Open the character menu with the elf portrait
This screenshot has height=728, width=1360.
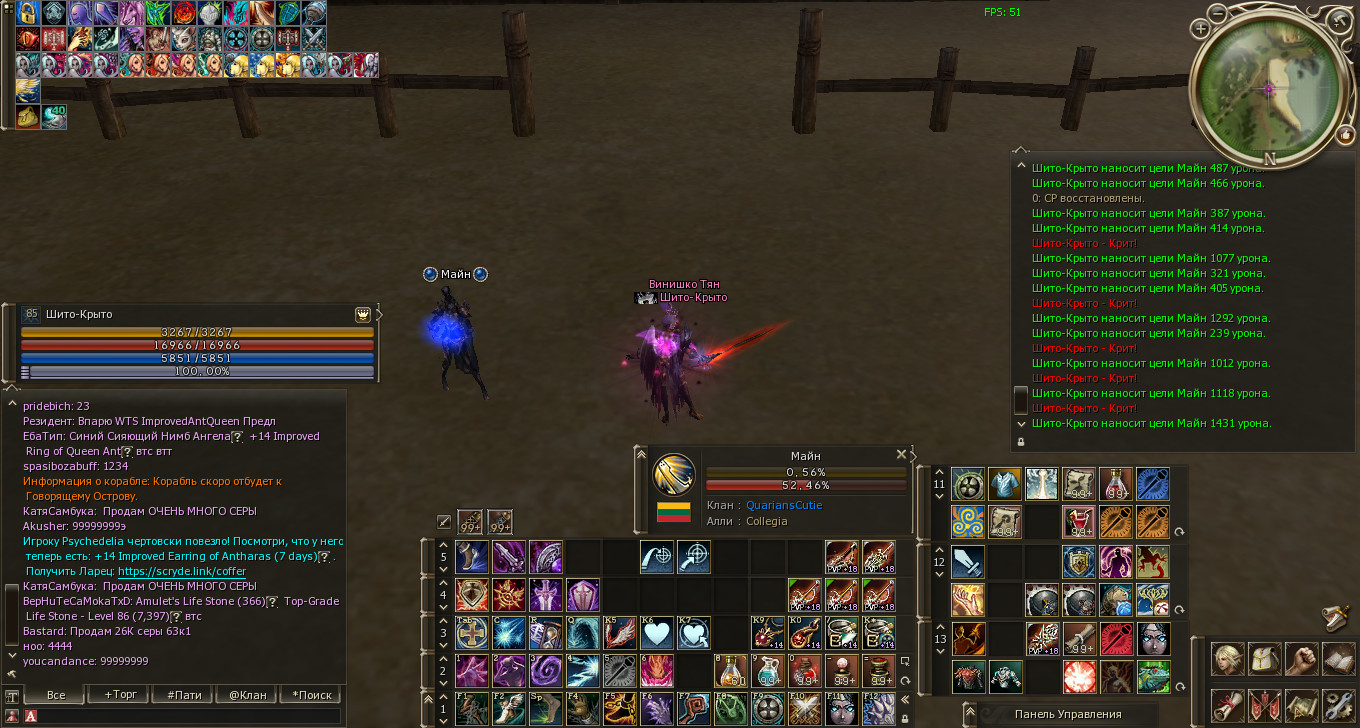1228,660
